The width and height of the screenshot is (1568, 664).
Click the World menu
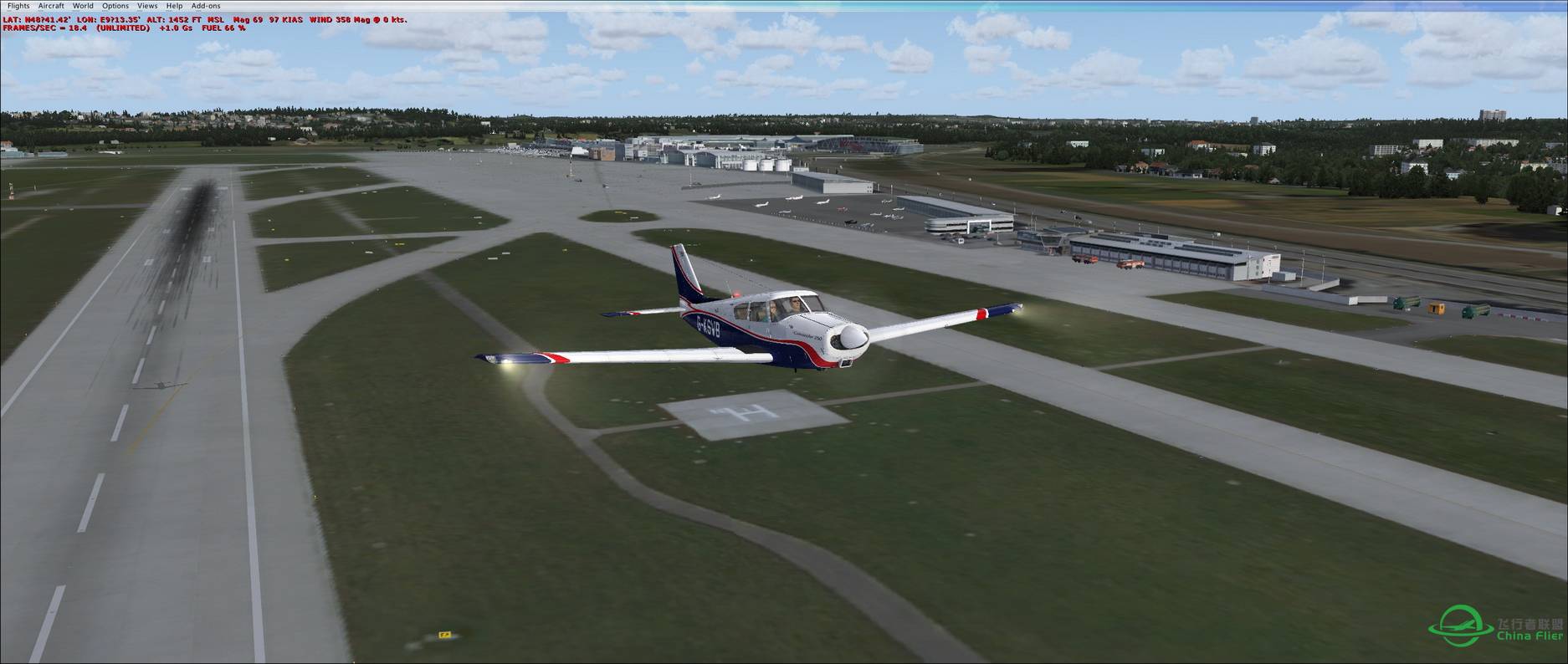coord(83,6)
